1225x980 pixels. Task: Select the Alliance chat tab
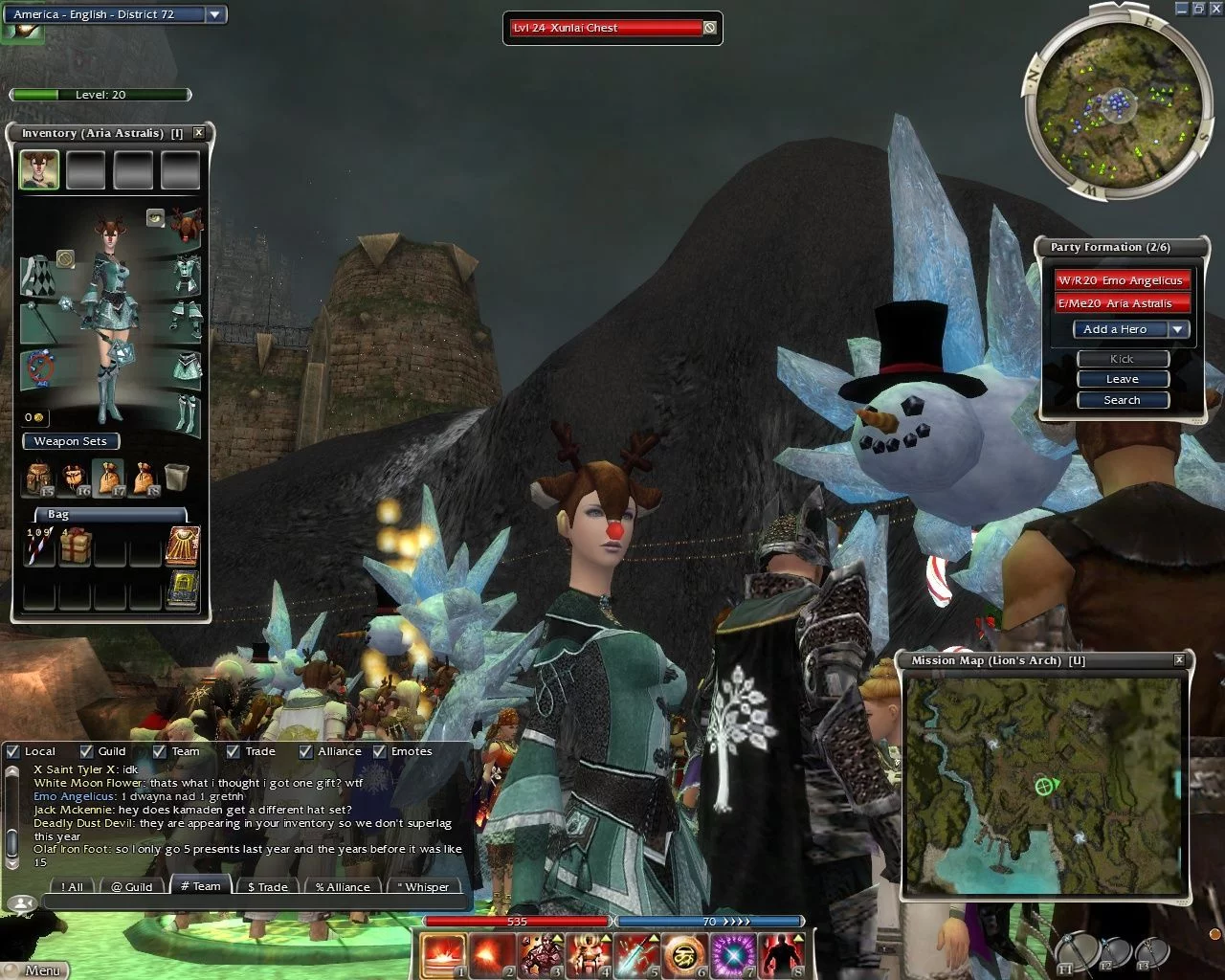click(x=343, y=886)
